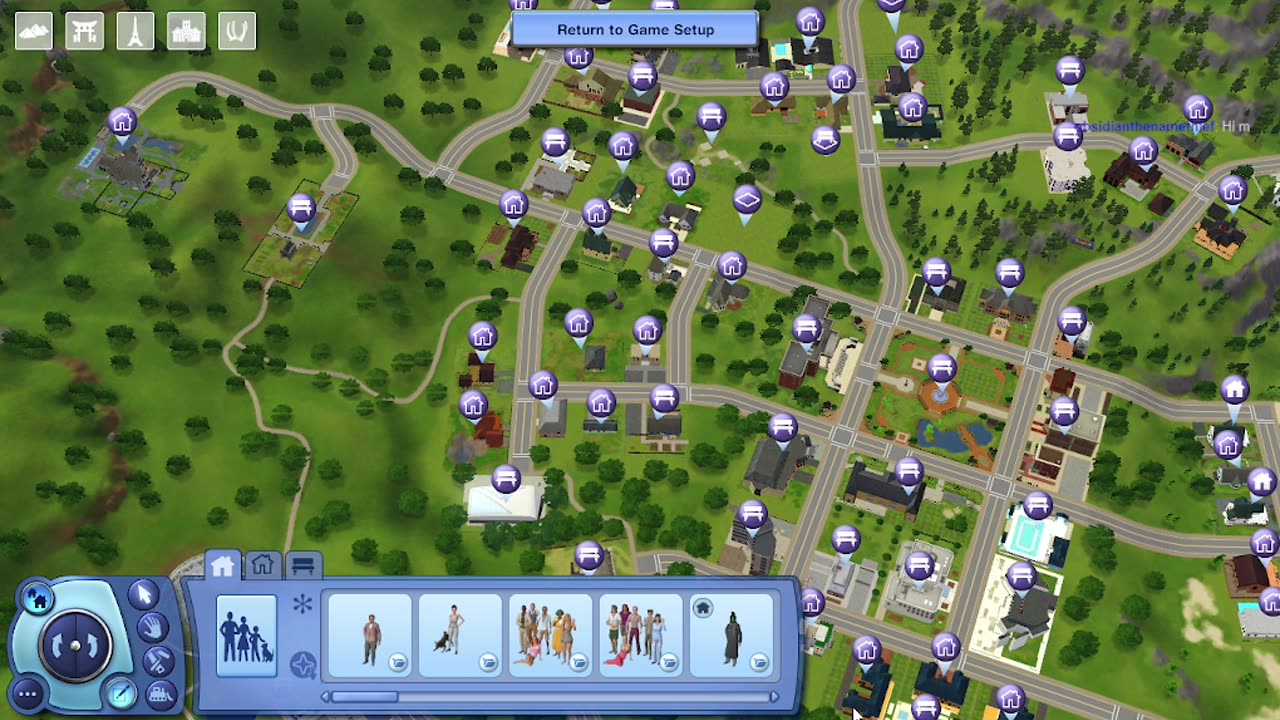
Task: Open the empty residential lots tab
Action: point(262,564)
